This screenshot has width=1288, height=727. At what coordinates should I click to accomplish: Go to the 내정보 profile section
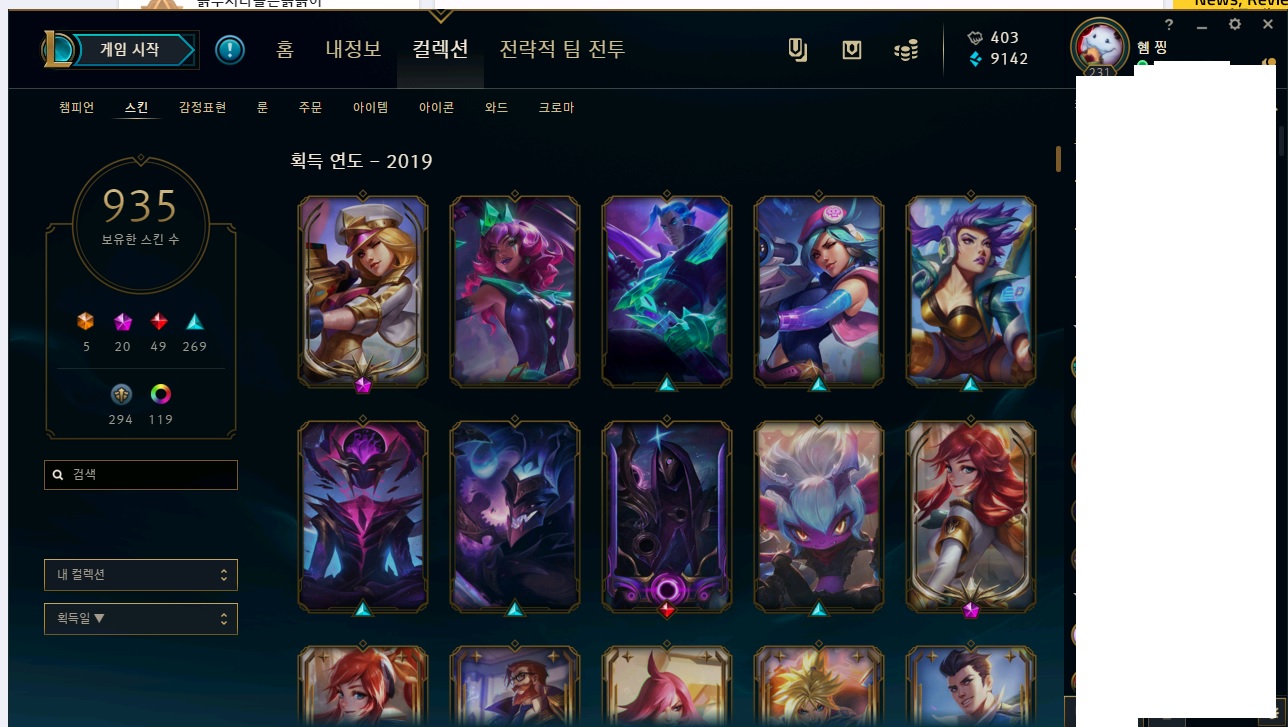pyautogui.click(x=352, y=49)
